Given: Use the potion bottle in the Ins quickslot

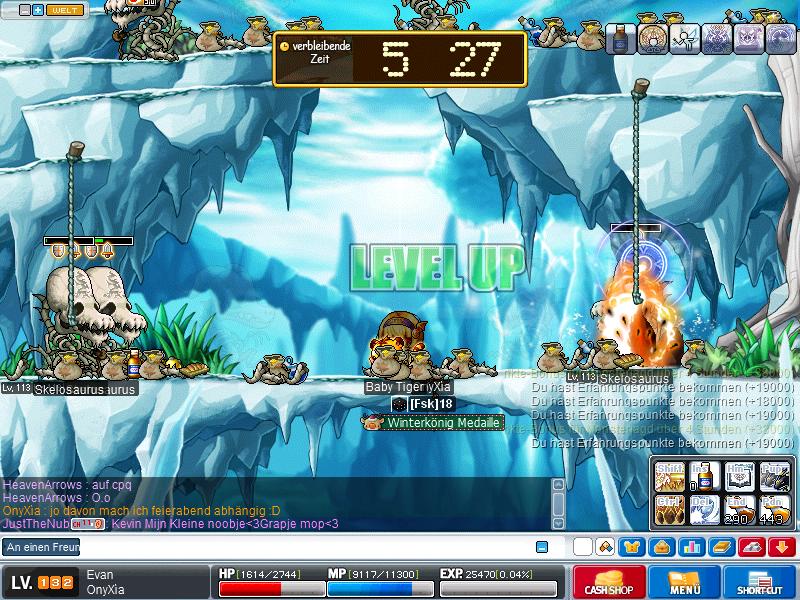Looking at the screenshot, I should point(705,475).
